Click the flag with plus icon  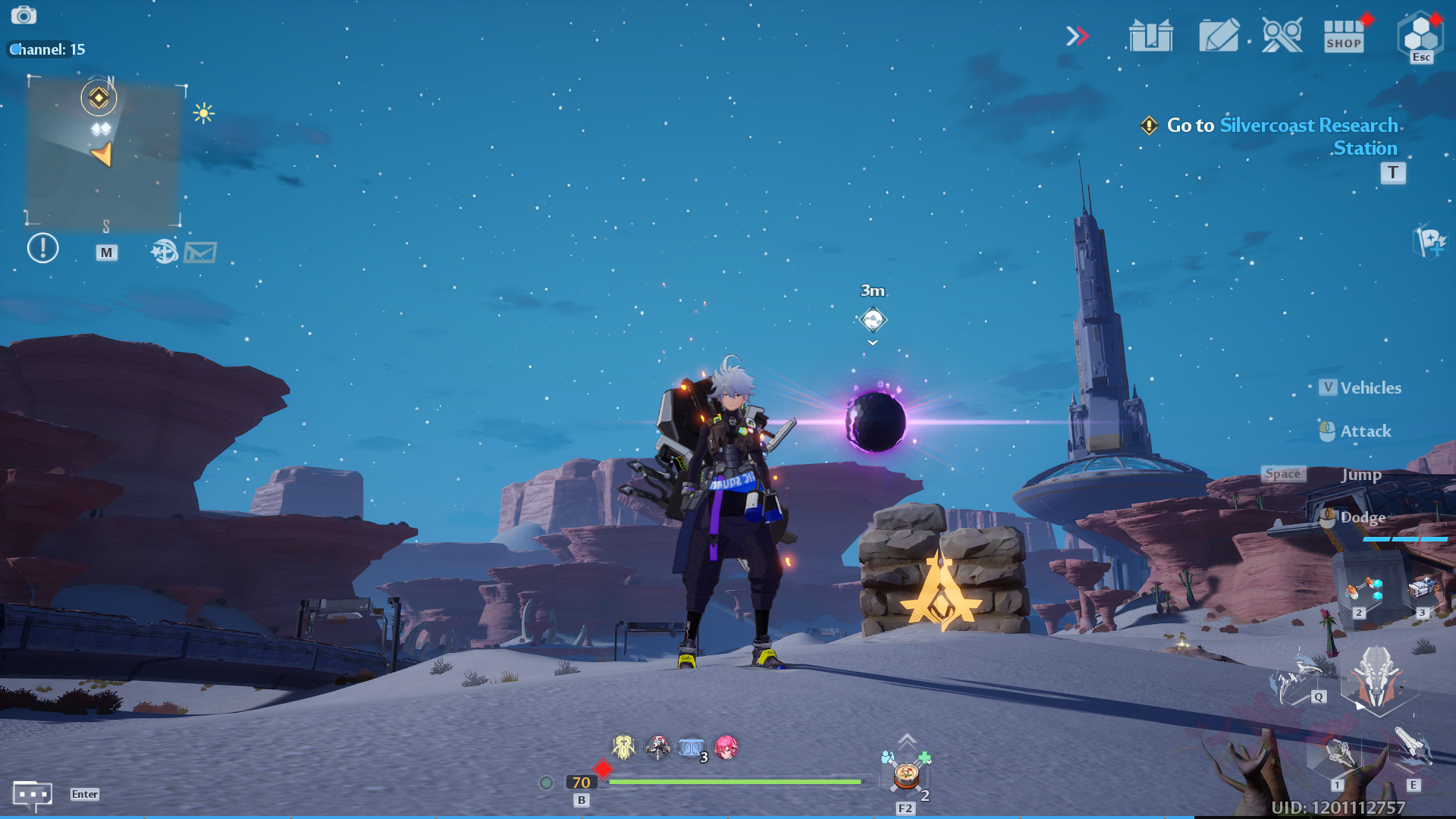[1430, 242]
